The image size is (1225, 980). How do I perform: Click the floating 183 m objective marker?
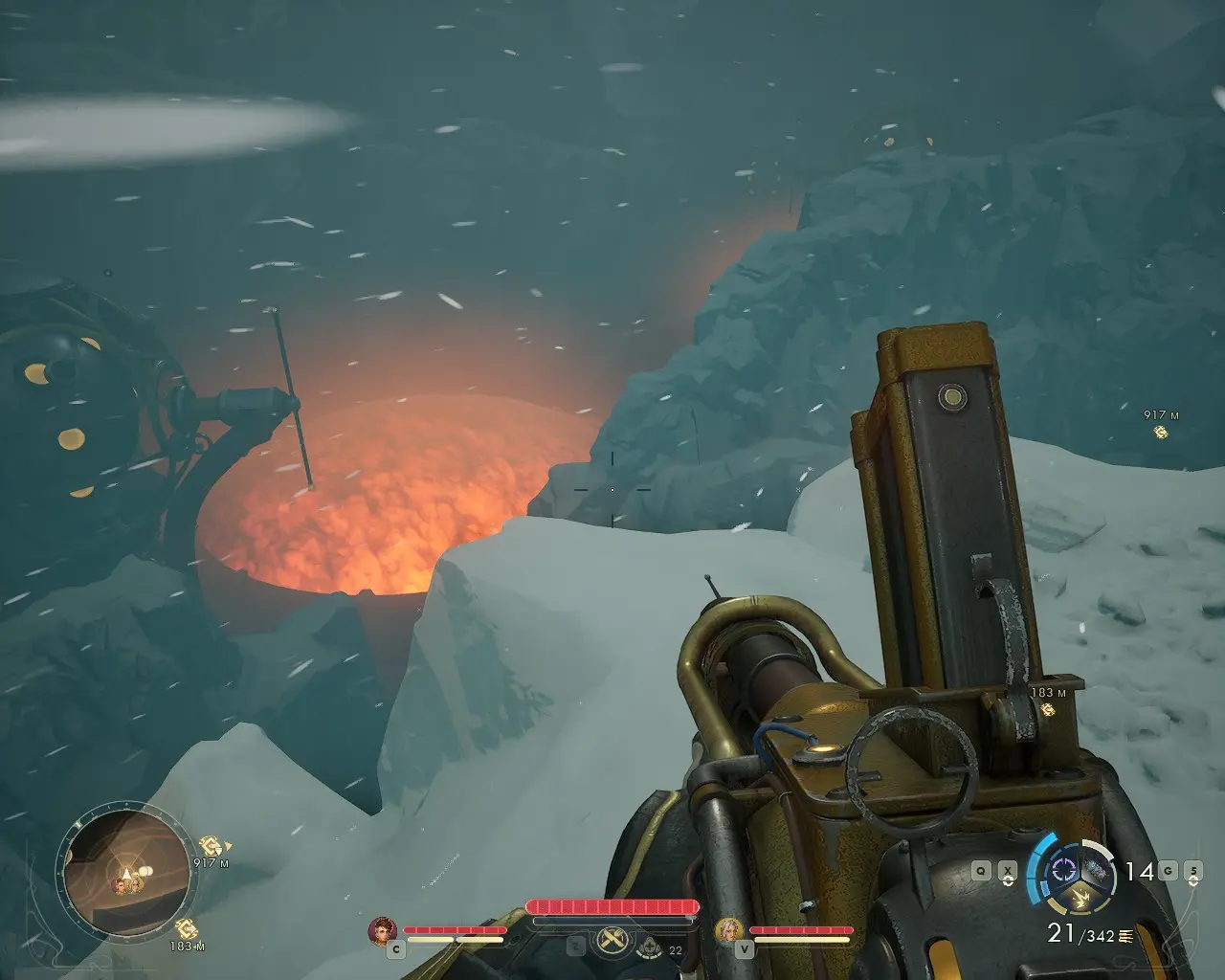(x=1050, y=709)
